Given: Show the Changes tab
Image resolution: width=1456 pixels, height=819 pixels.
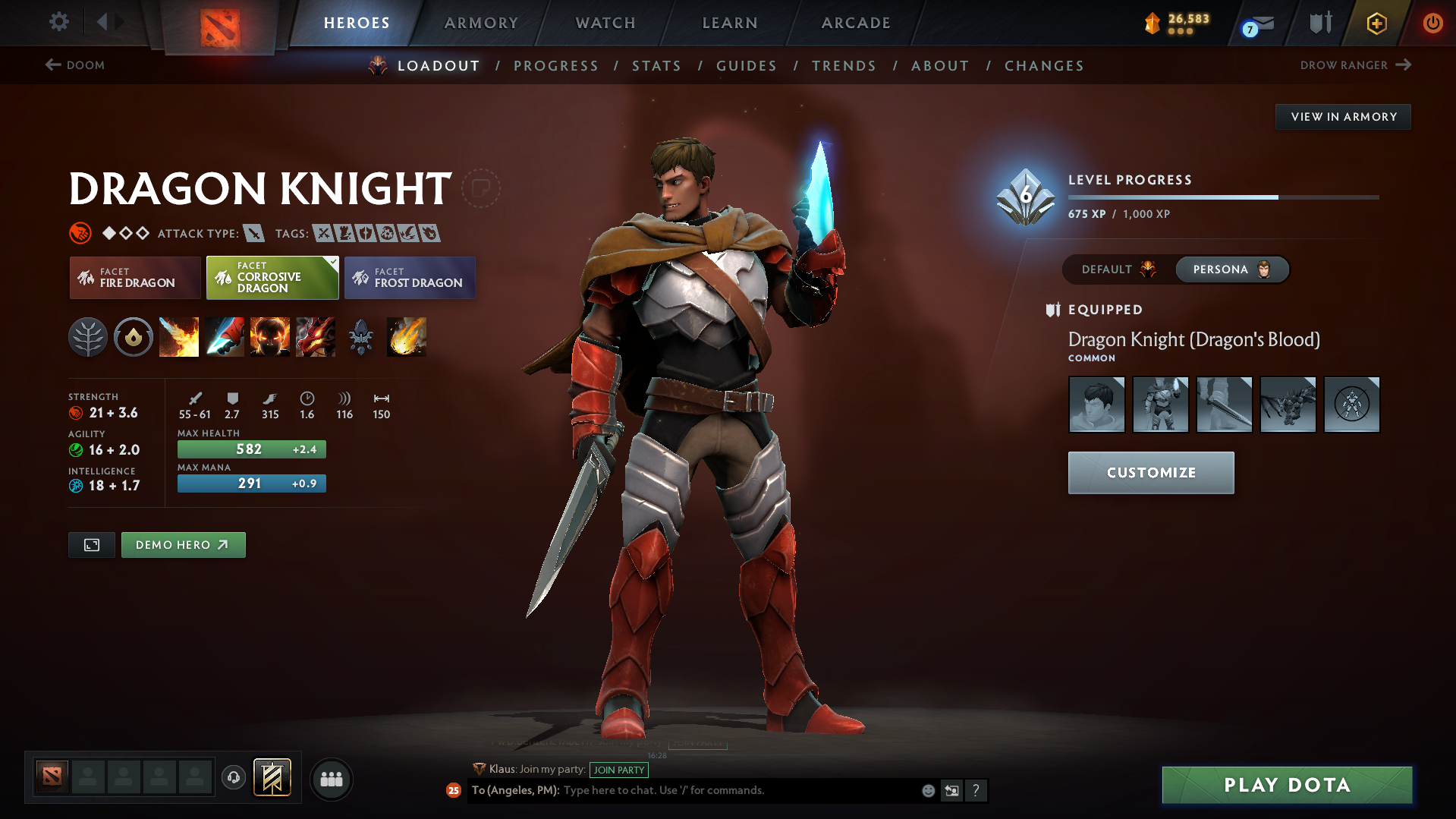Looking at the screenshot, I should (x=1044, y=66).
